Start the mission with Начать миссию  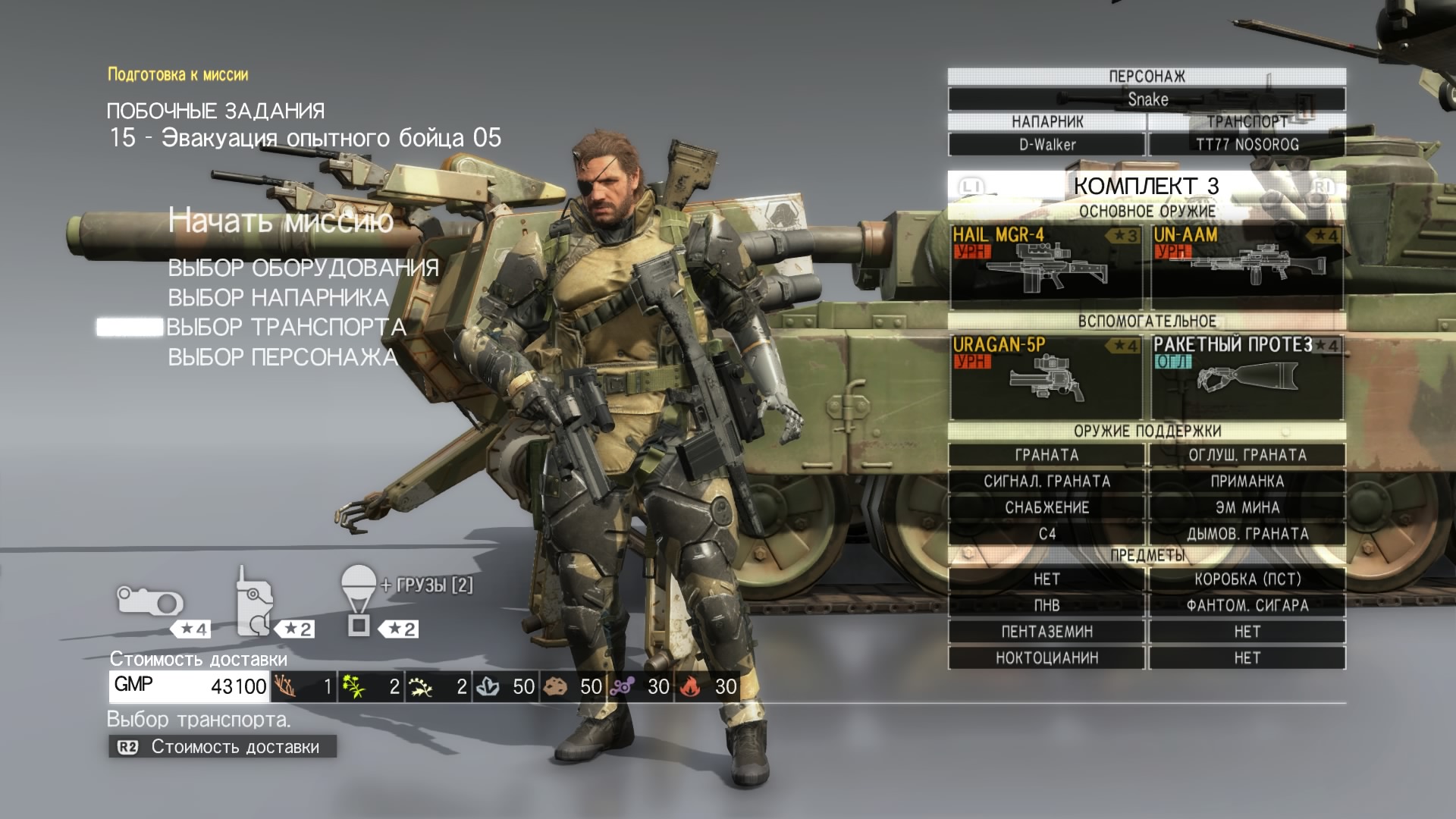[x=281, y=221]
